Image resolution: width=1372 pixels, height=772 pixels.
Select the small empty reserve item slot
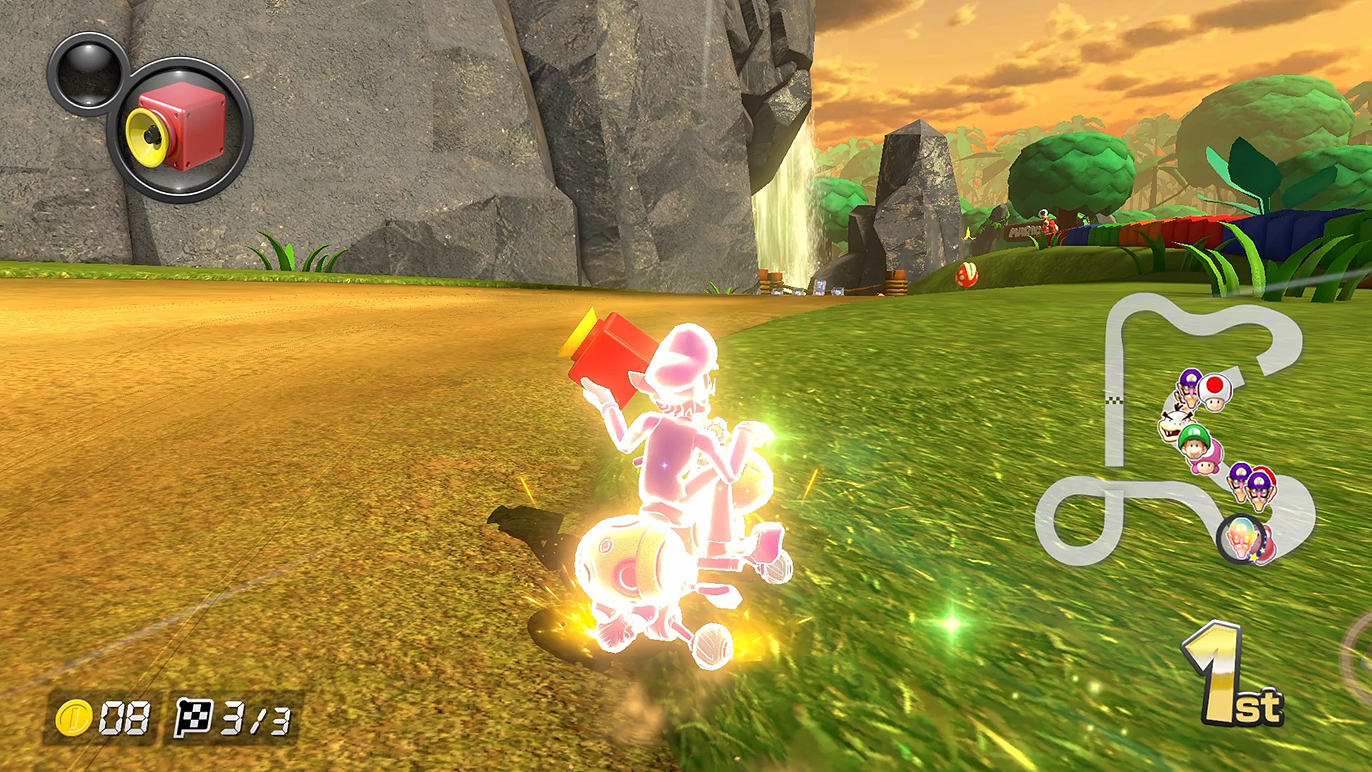pos(87,73)
